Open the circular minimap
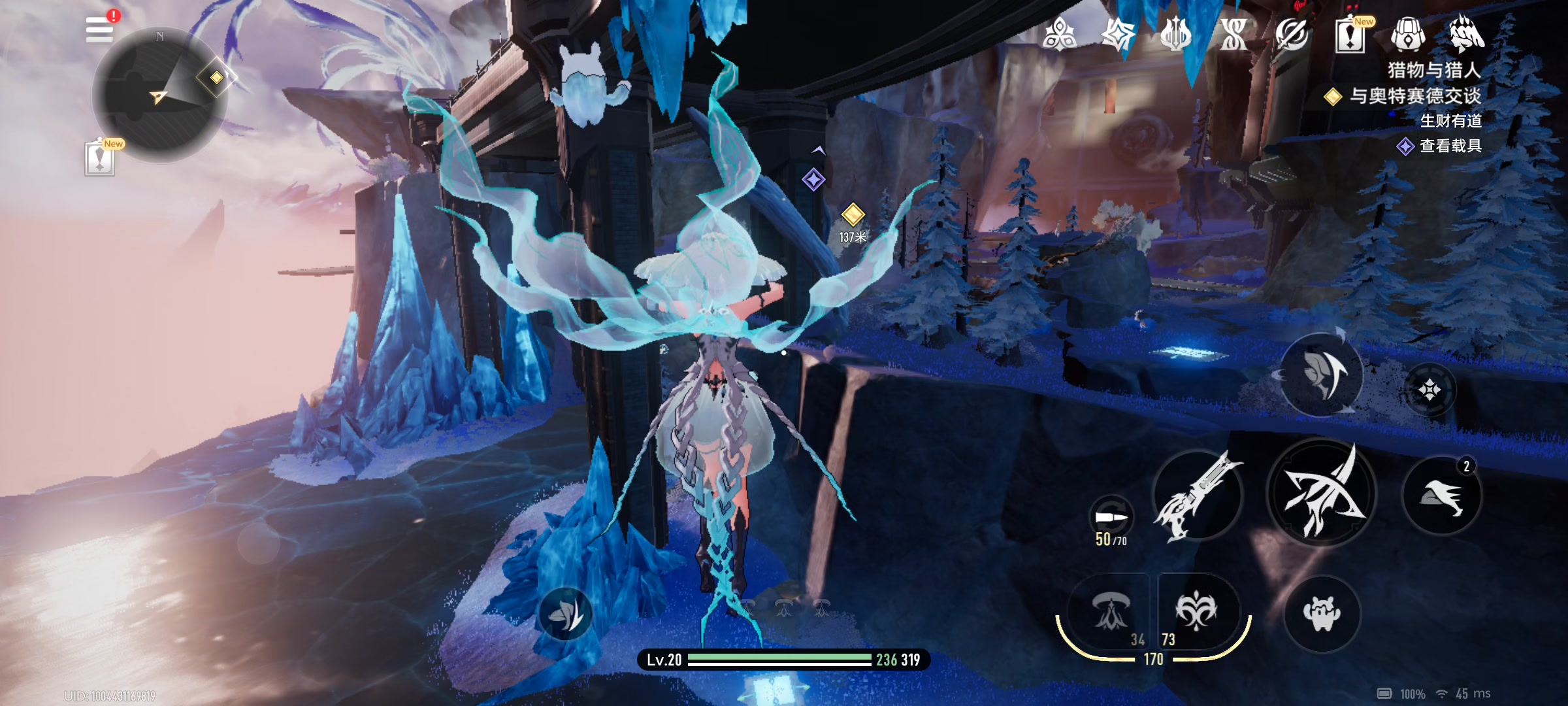 click(160, 95)
